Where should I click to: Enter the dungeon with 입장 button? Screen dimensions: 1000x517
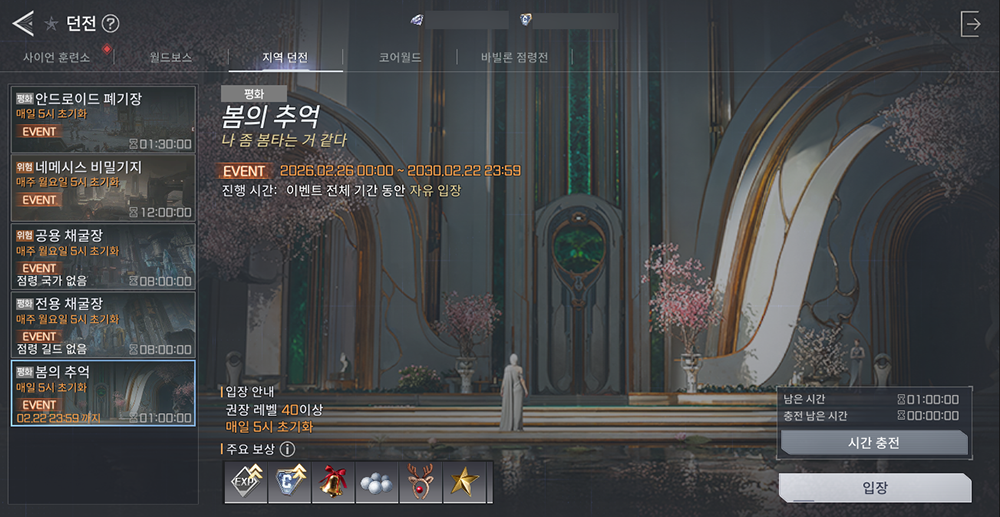(x=874, y=488)
